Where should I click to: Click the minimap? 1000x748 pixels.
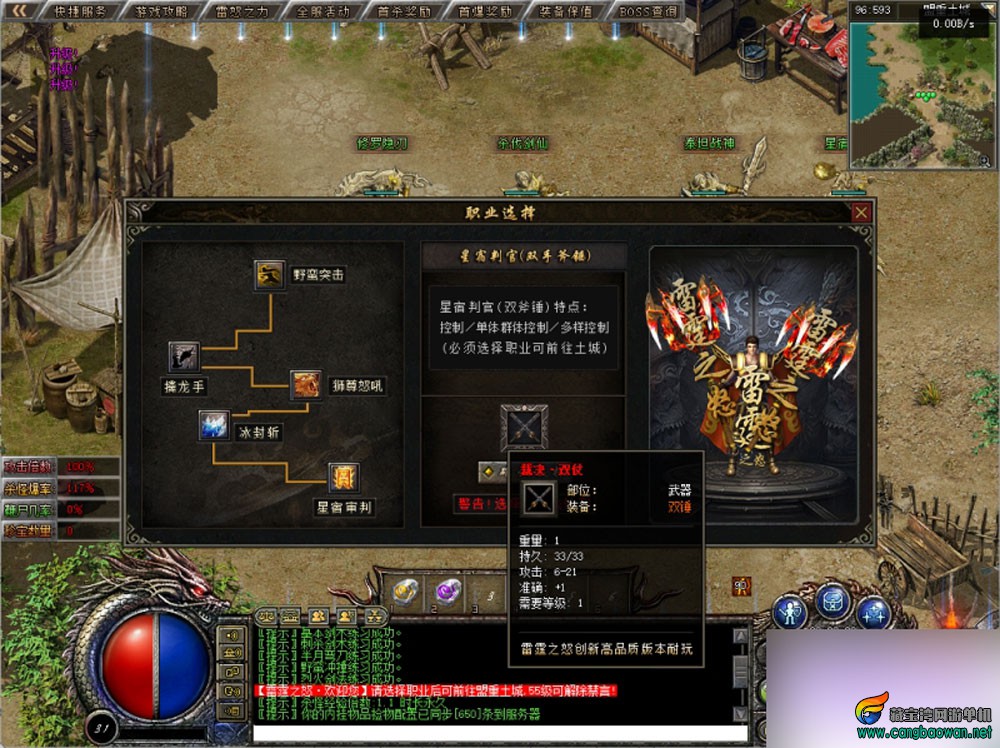pyautogui.click(x=924, y=90)
